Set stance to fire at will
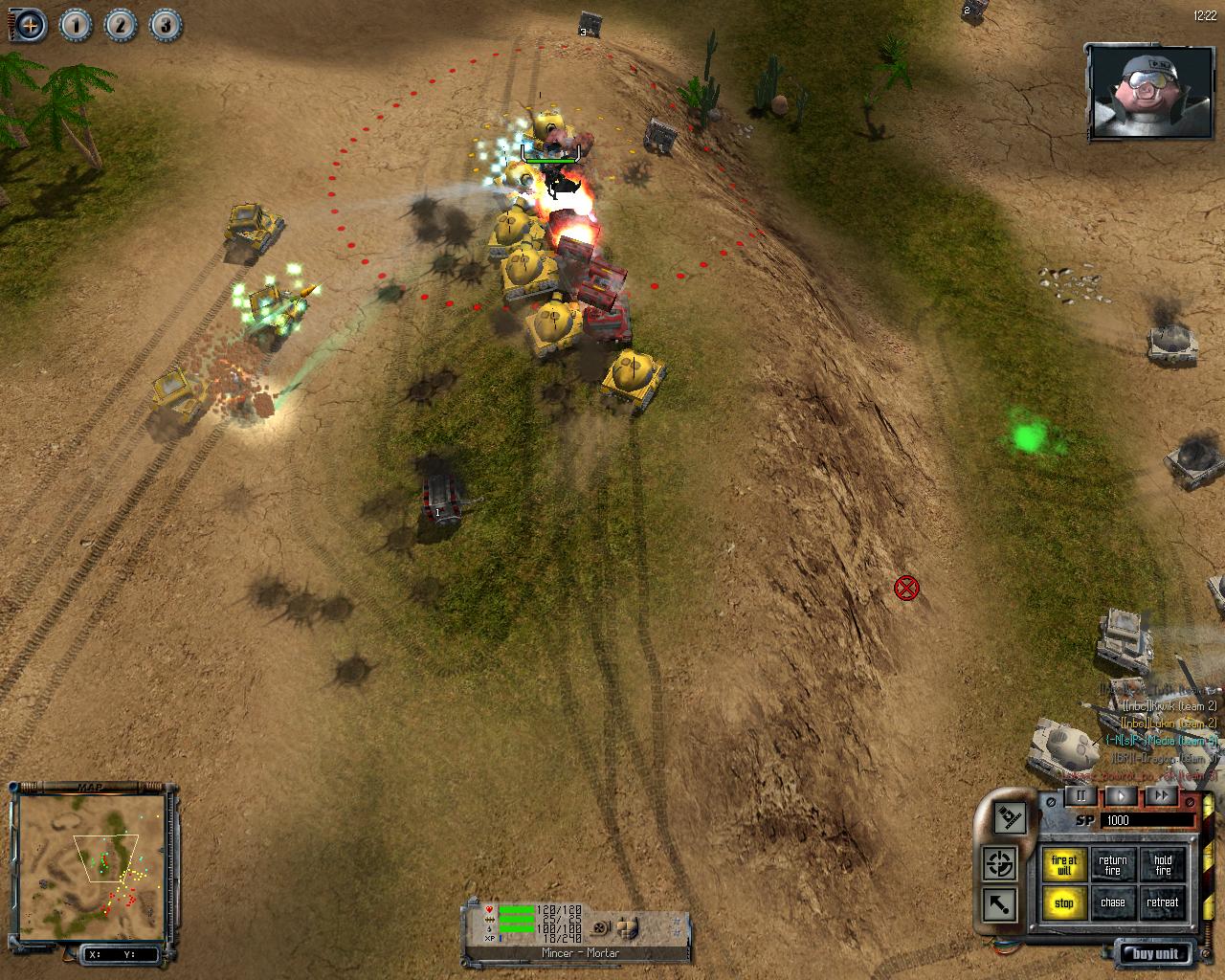 coord(1063,865)
